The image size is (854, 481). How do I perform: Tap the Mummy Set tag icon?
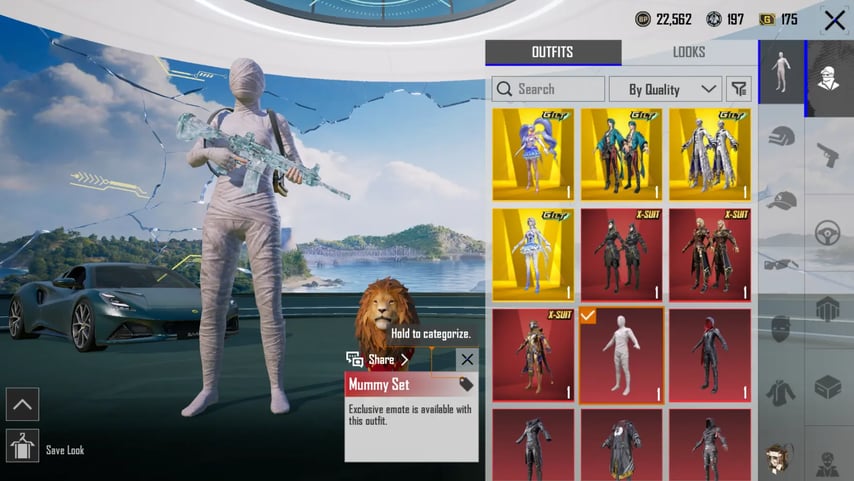click(466, 384)
